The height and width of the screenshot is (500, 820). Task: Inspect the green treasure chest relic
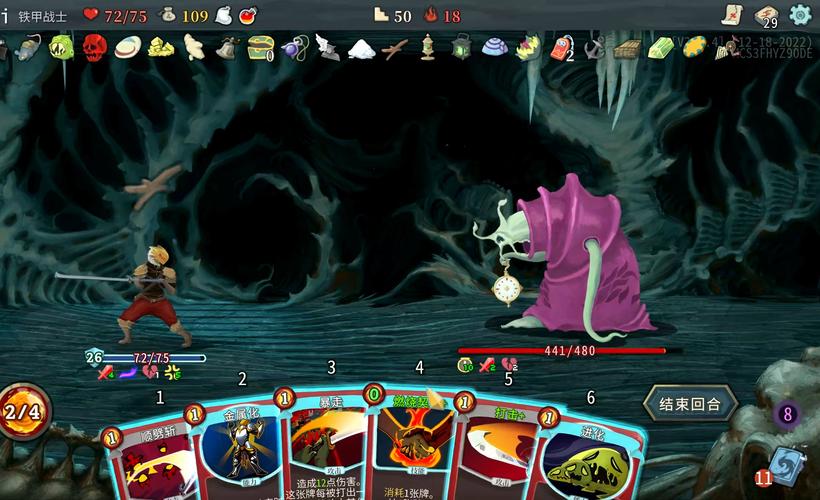261,47
